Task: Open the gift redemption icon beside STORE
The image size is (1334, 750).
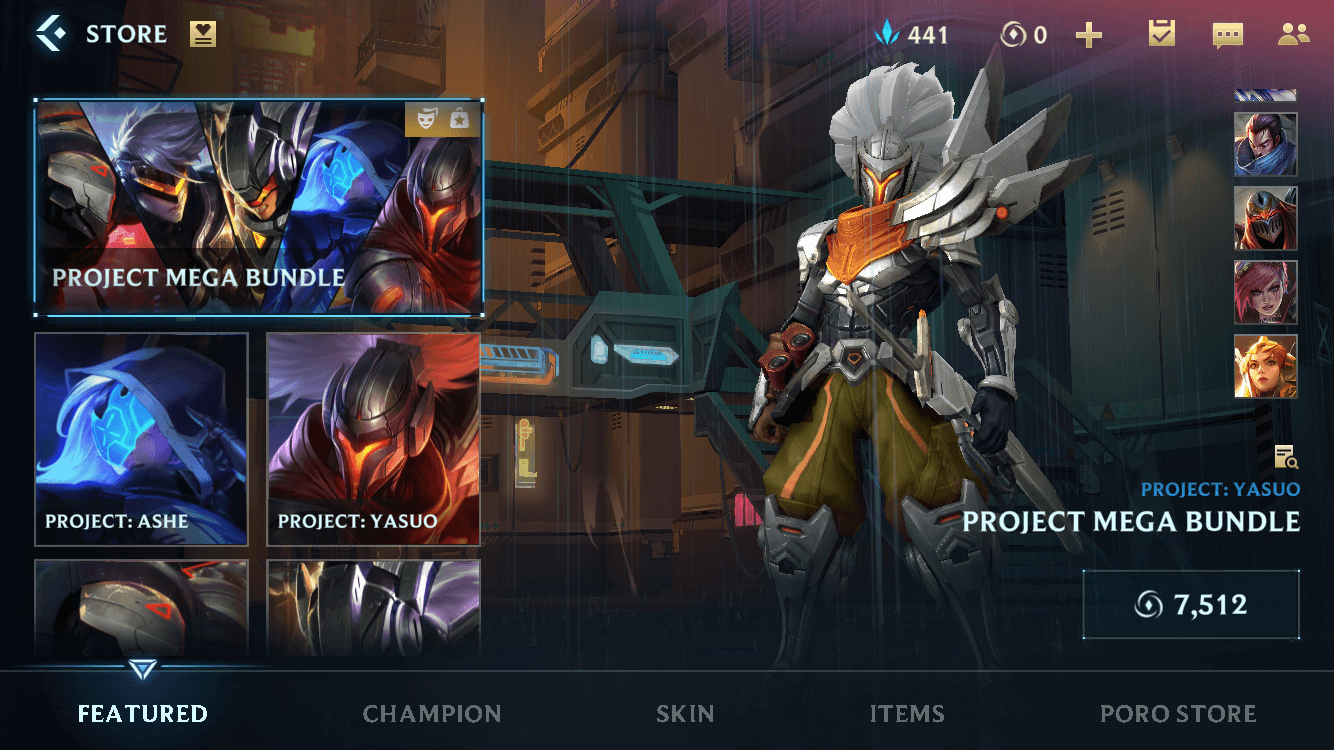Action: tap(205, 33)
